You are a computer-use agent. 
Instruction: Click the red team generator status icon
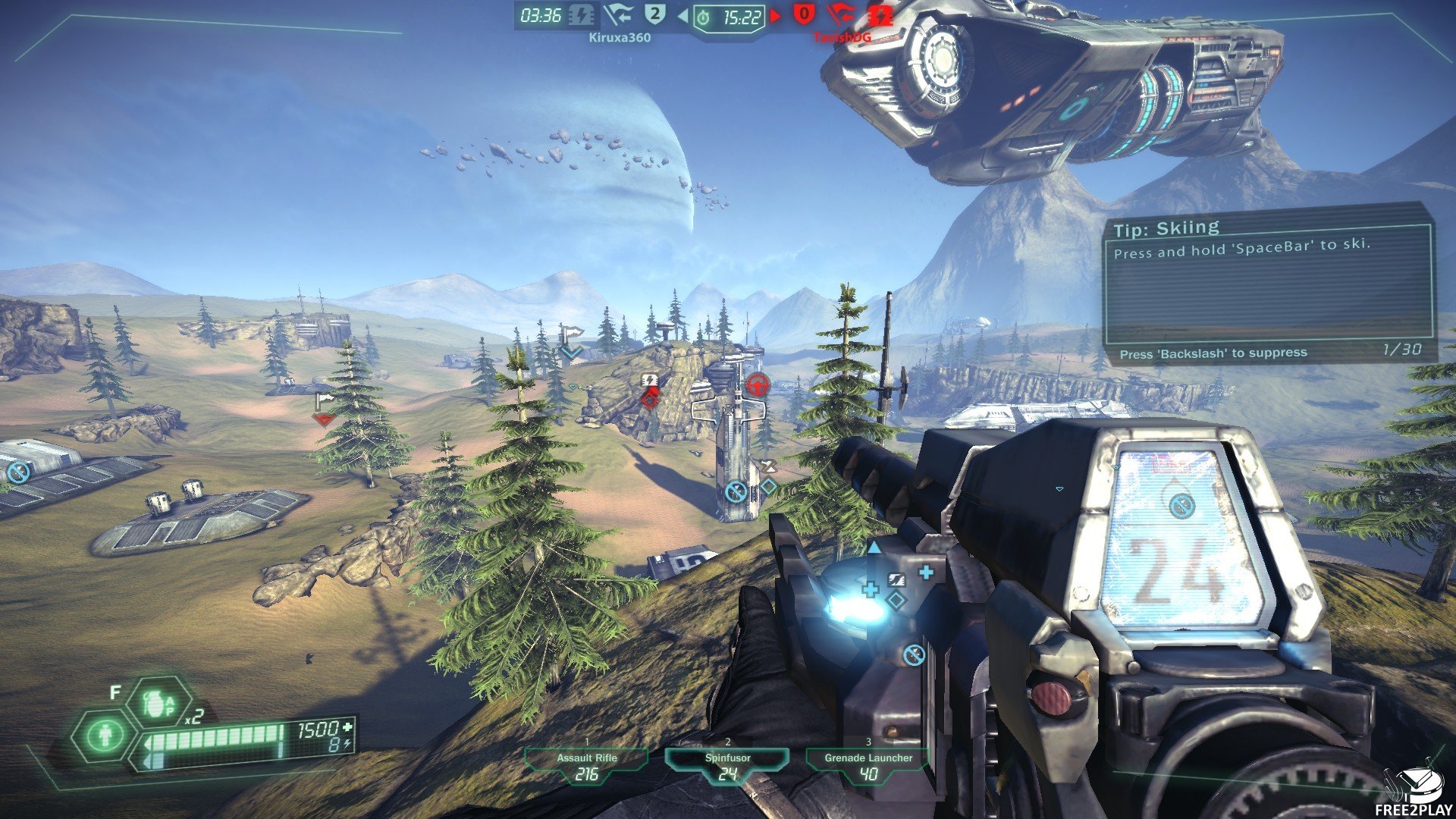coord(880,15)
